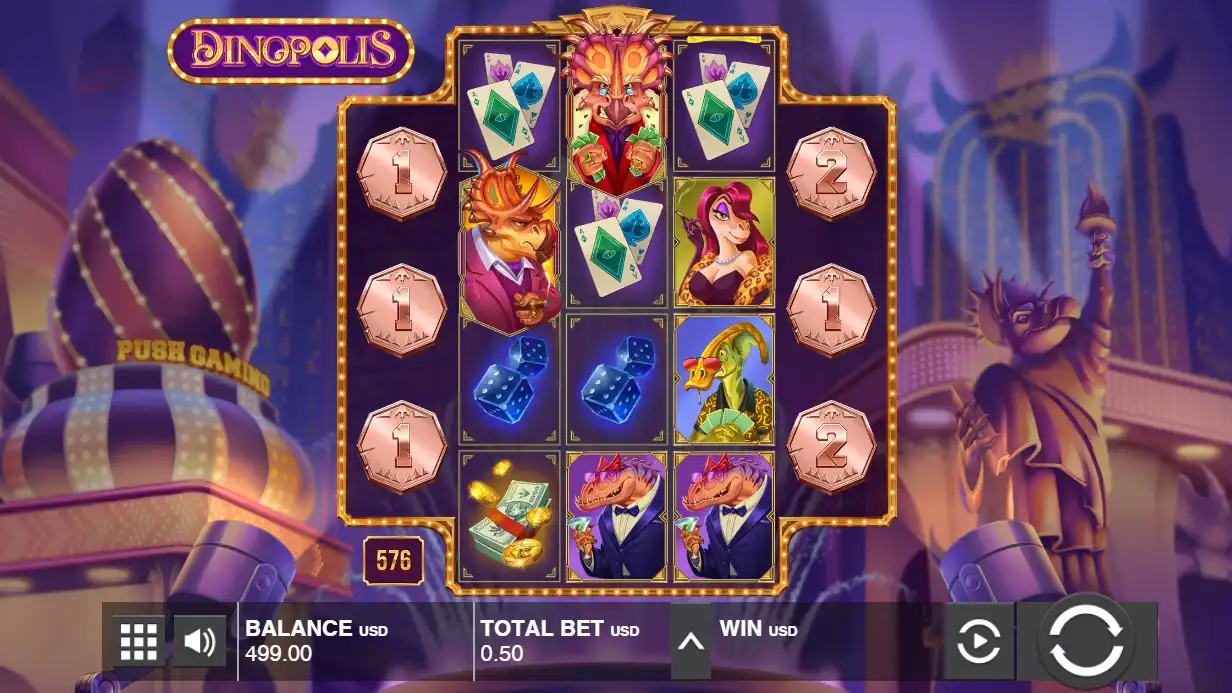Expand the total bet selector arrow
The image size is (1232, 693).
pyautogui.click(x=690, y=641)
